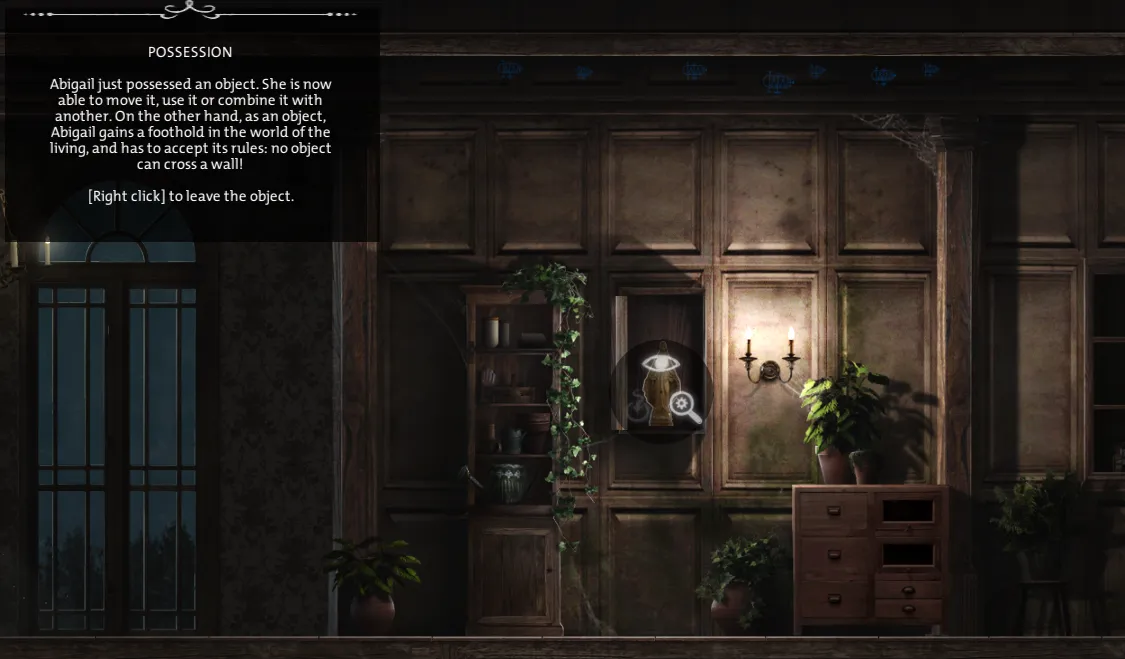The width and height of the screenshot is (1125, 659).
Task: Choose the eye look action icon
Action: coord(659,364)
